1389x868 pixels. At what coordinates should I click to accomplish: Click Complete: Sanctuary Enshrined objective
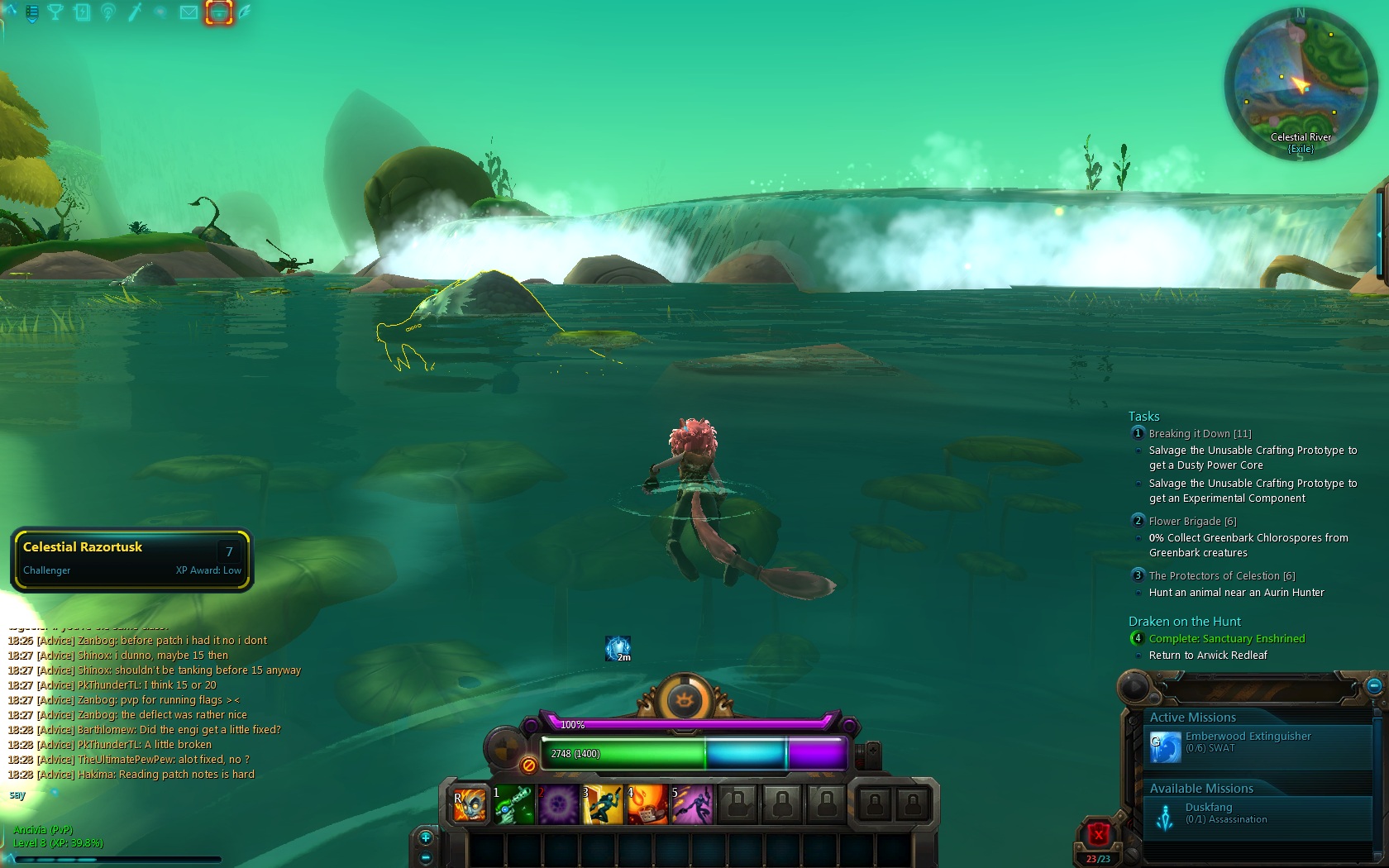point(1226,638)
